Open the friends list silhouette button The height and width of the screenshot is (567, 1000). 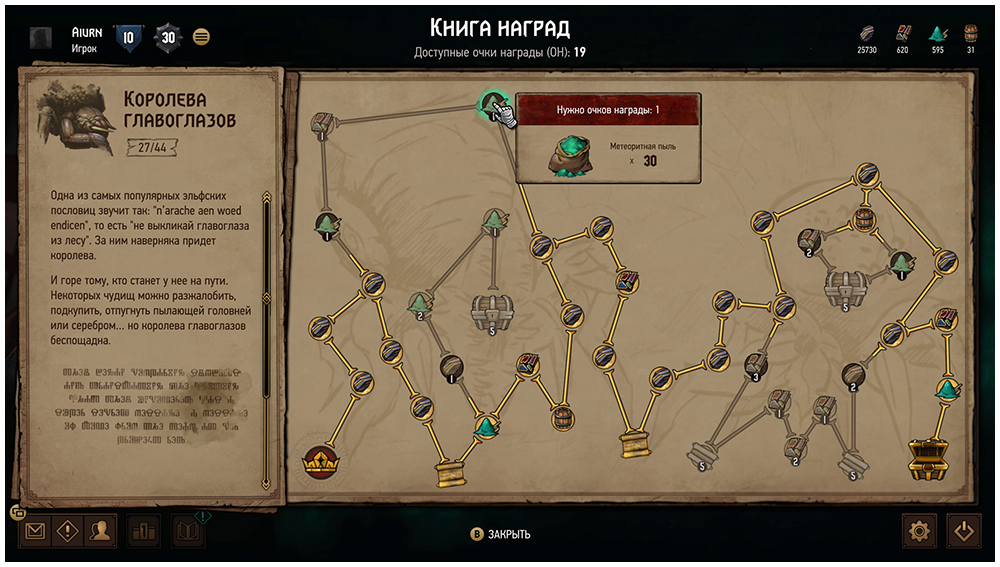tap(99, 531)
